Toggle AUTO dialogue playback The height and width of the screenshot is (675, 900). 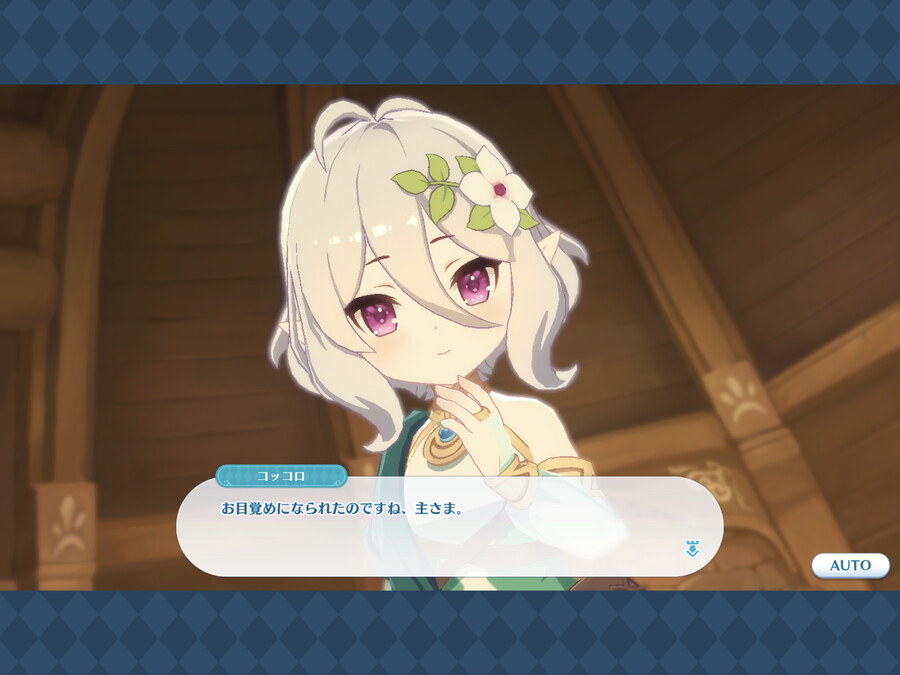(x=850, y=565)
